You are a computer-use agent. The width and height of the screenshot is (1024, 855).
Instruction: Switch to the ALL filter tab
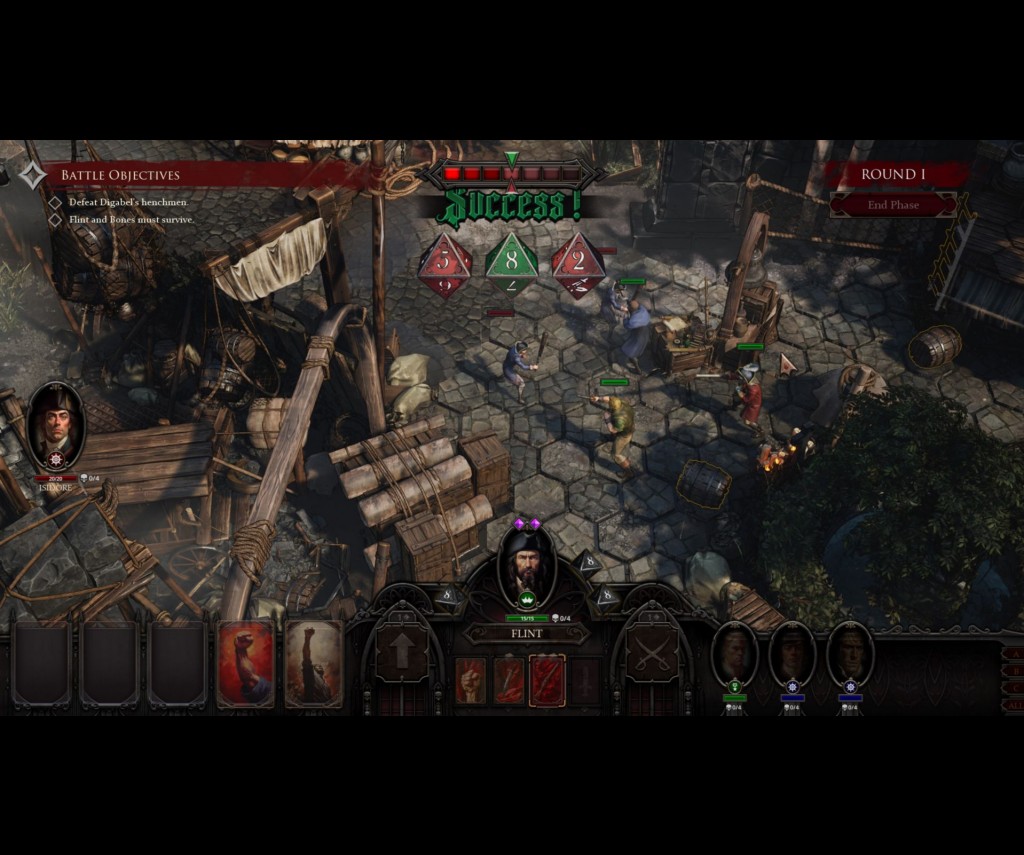pos(1014,705)
